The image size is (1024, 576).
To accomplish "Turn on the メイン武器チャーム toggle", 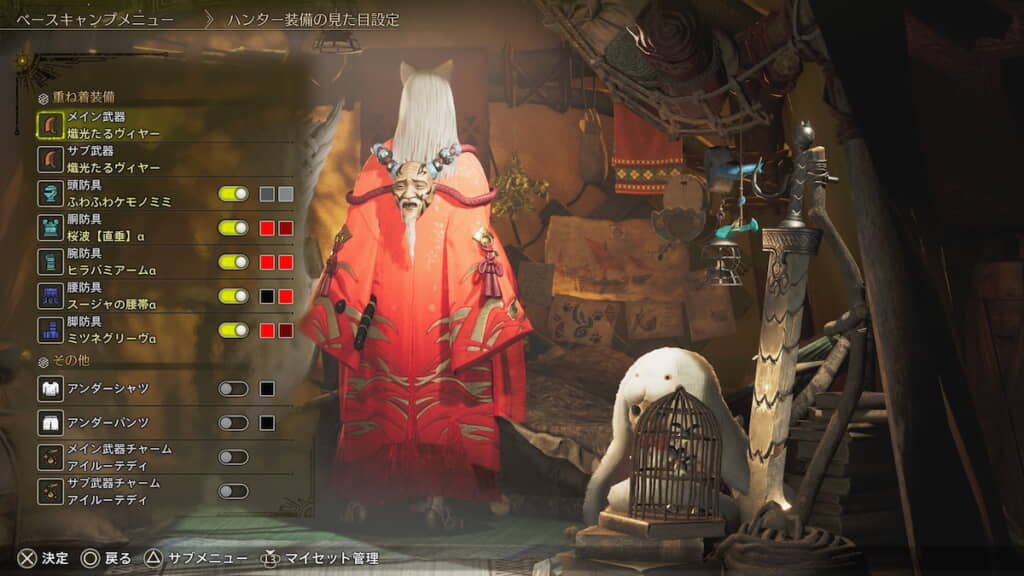I will 233,457.
